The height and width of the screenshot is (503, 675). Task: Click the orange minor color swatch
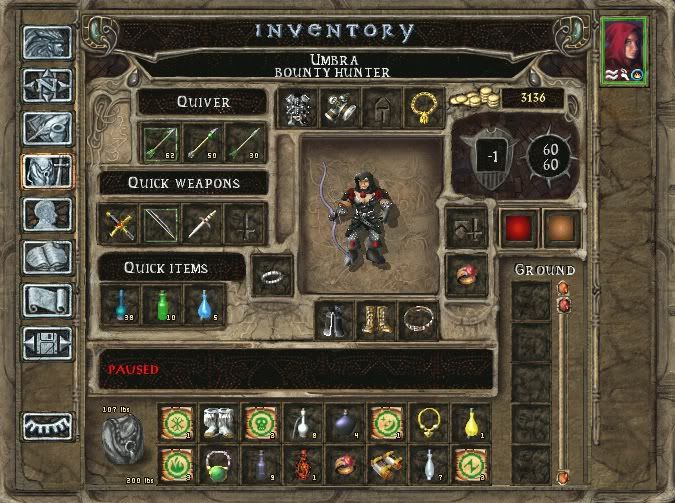(x=561, y=227)
